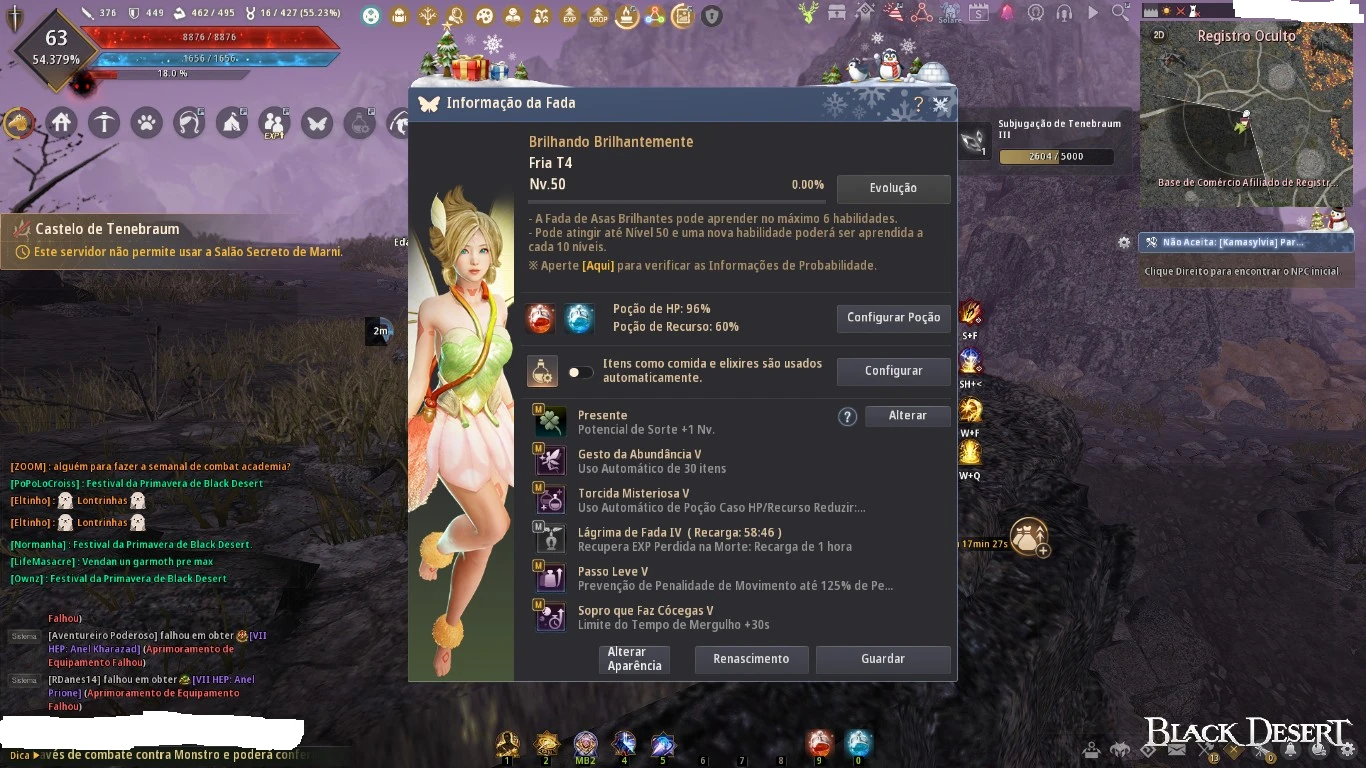The height and width of the screenshot is (768, 1366).
Task: Click Alterar next to Presente skill
Action: point(907,416)
